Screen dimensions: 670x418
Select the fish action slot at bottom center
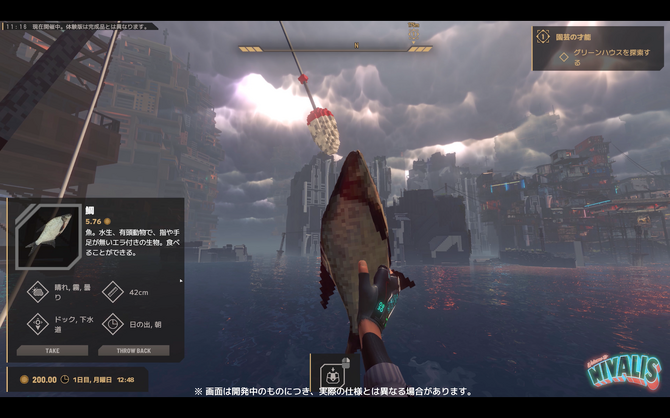pos(332,377)
